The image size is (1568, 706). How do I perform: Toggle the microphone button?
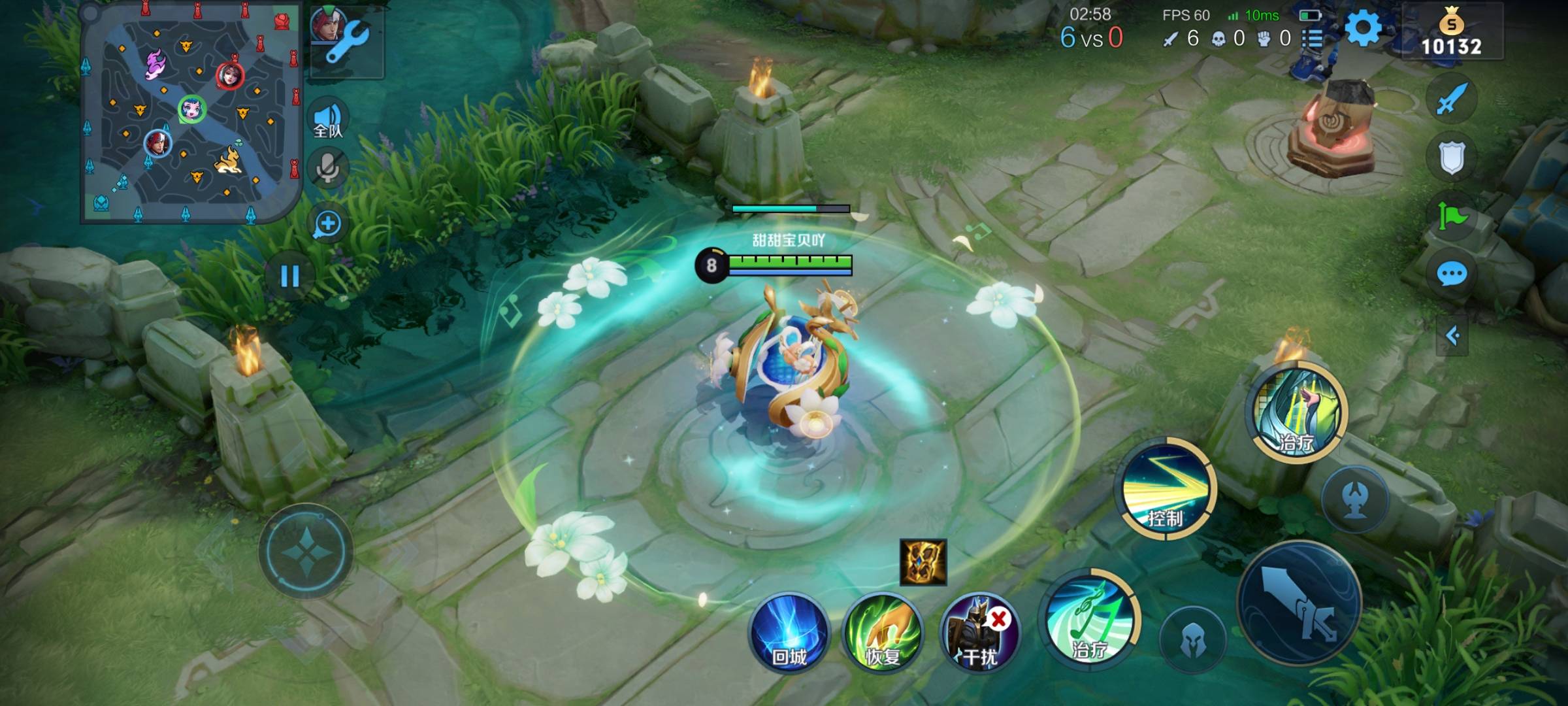coord(328,167)
